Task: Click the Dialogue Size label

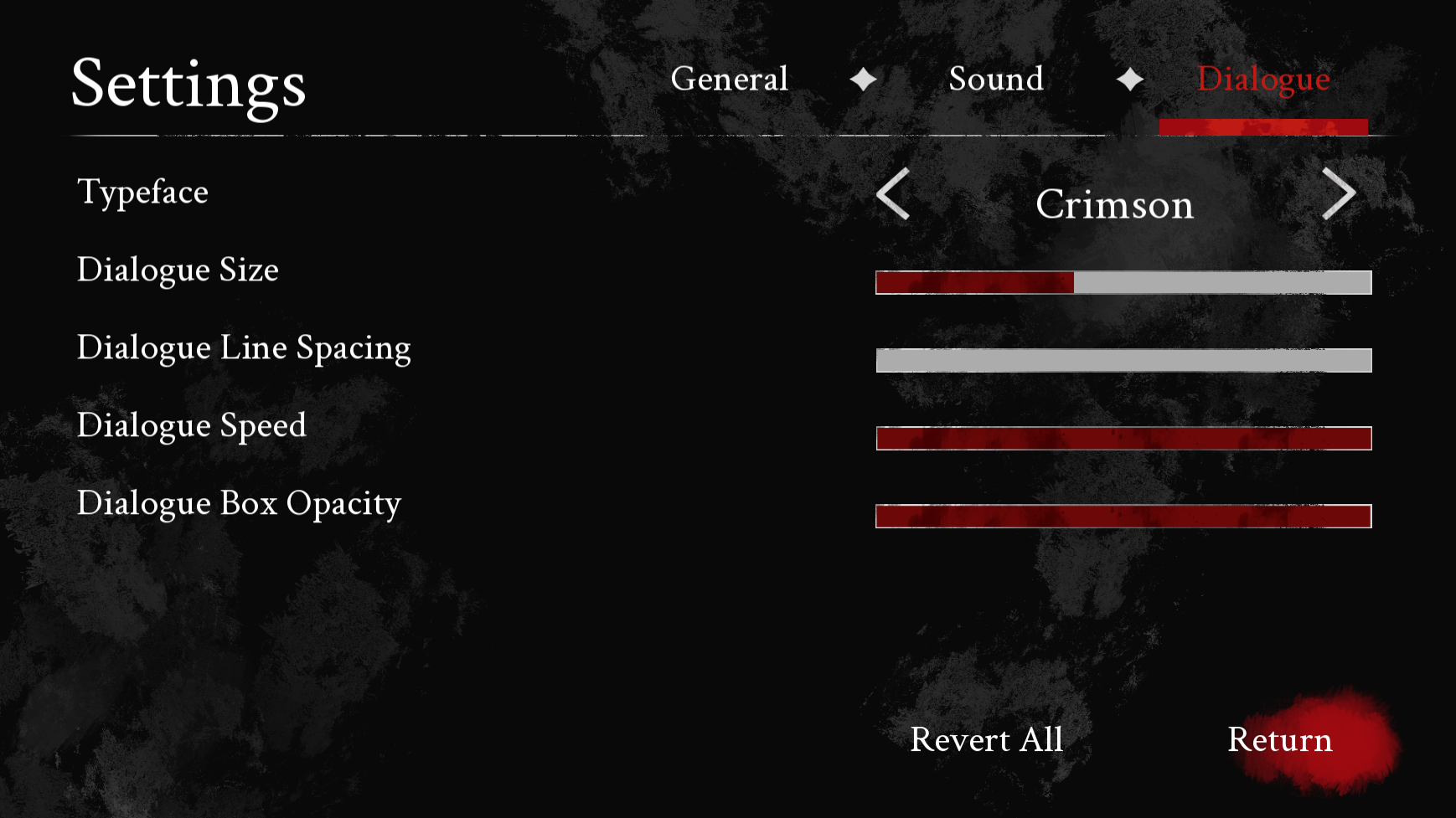Action: coord(177,270)
